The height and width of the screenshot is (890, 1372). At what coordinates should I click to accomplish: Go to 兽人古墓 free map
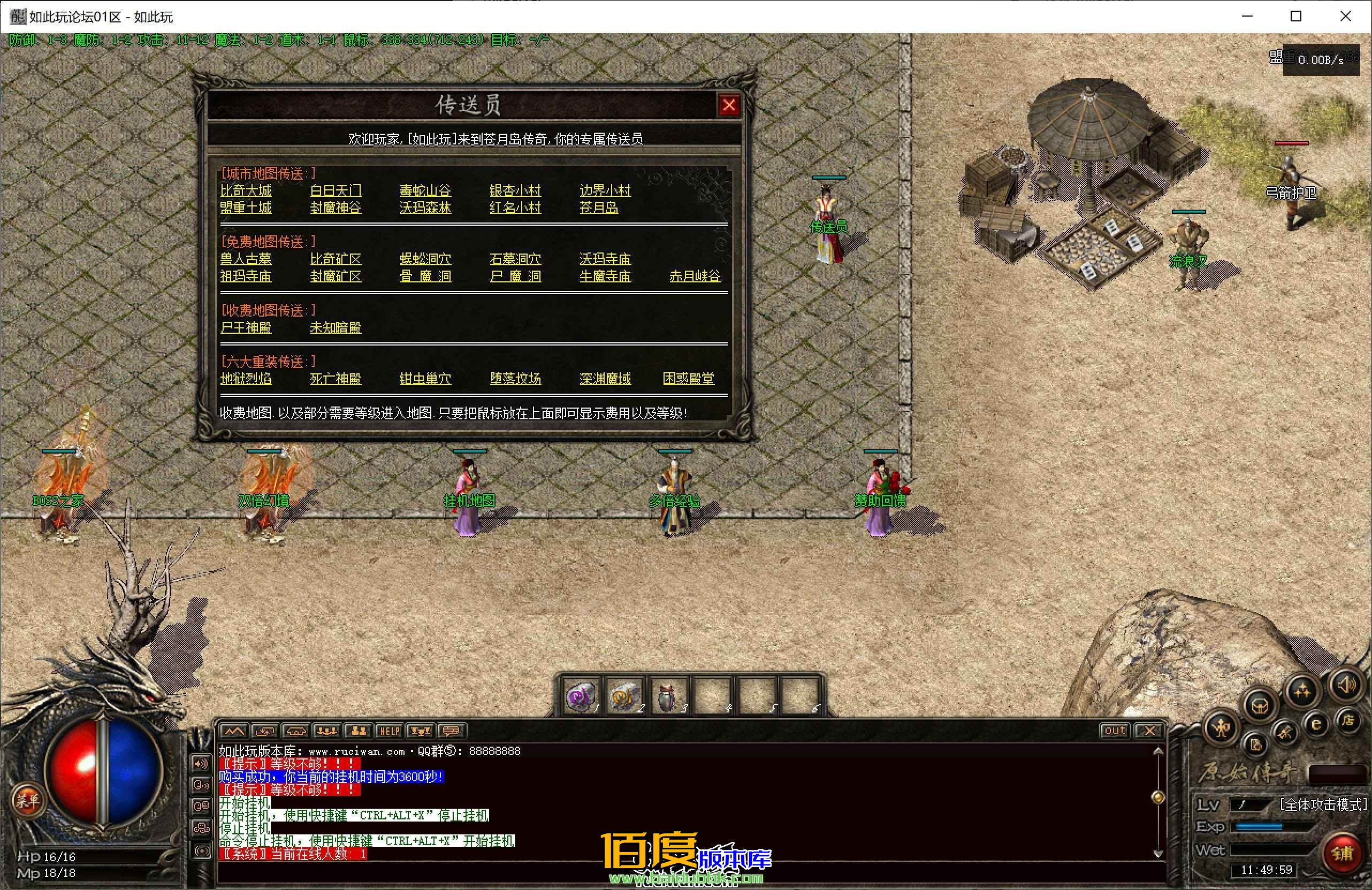[x=246, y=259]
